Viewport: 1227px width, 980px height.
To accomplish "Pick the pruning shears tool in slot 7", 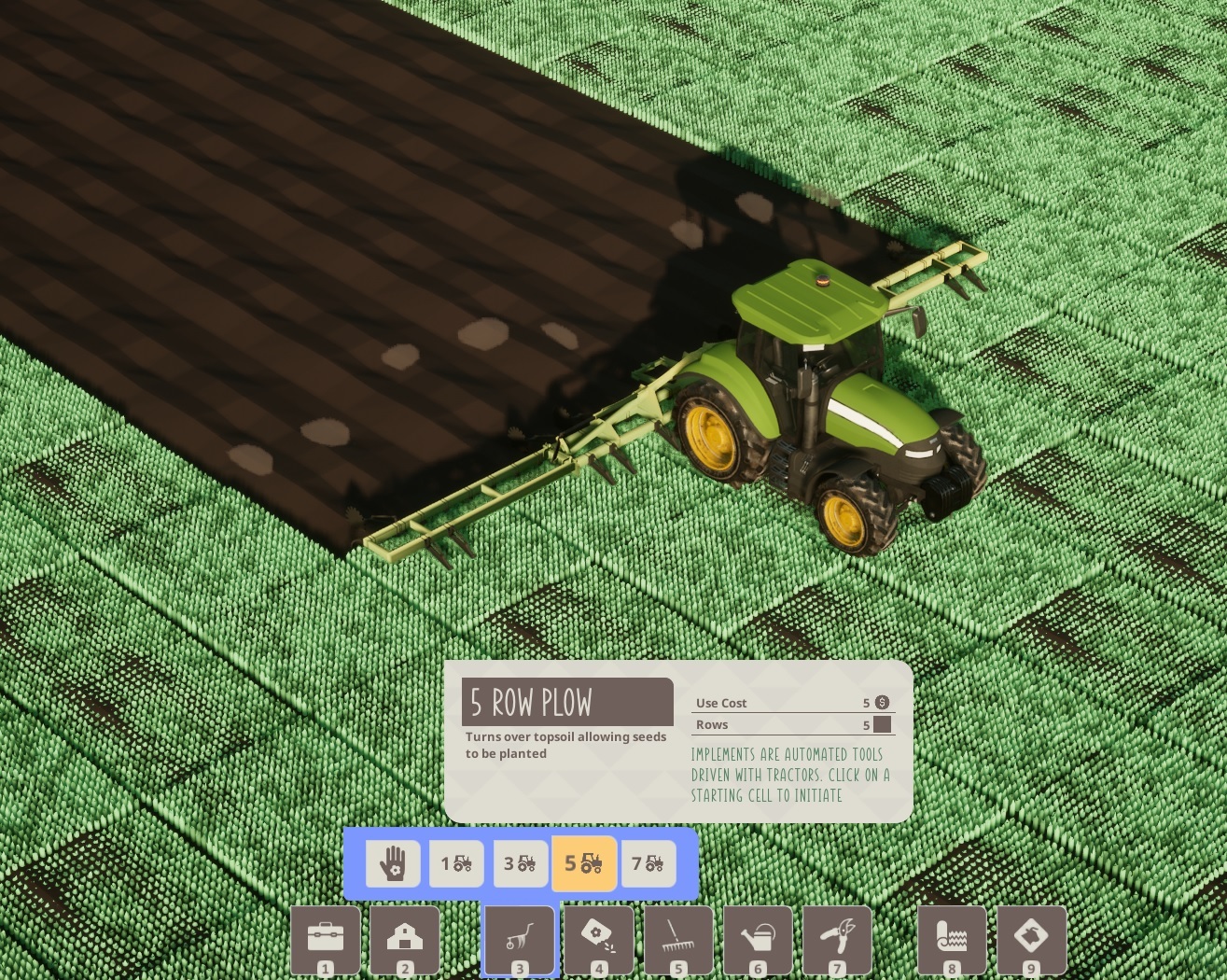I will [838, 940].
